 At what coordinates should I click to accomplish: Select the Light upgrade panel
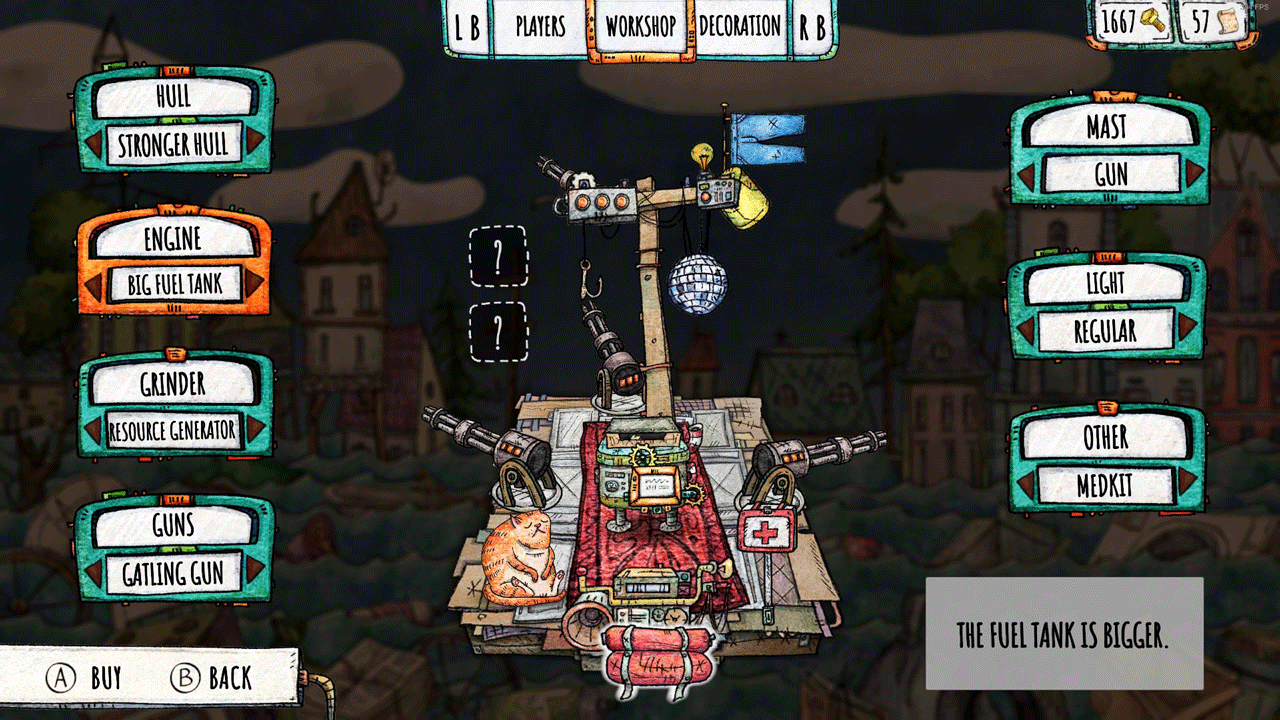1105,284
